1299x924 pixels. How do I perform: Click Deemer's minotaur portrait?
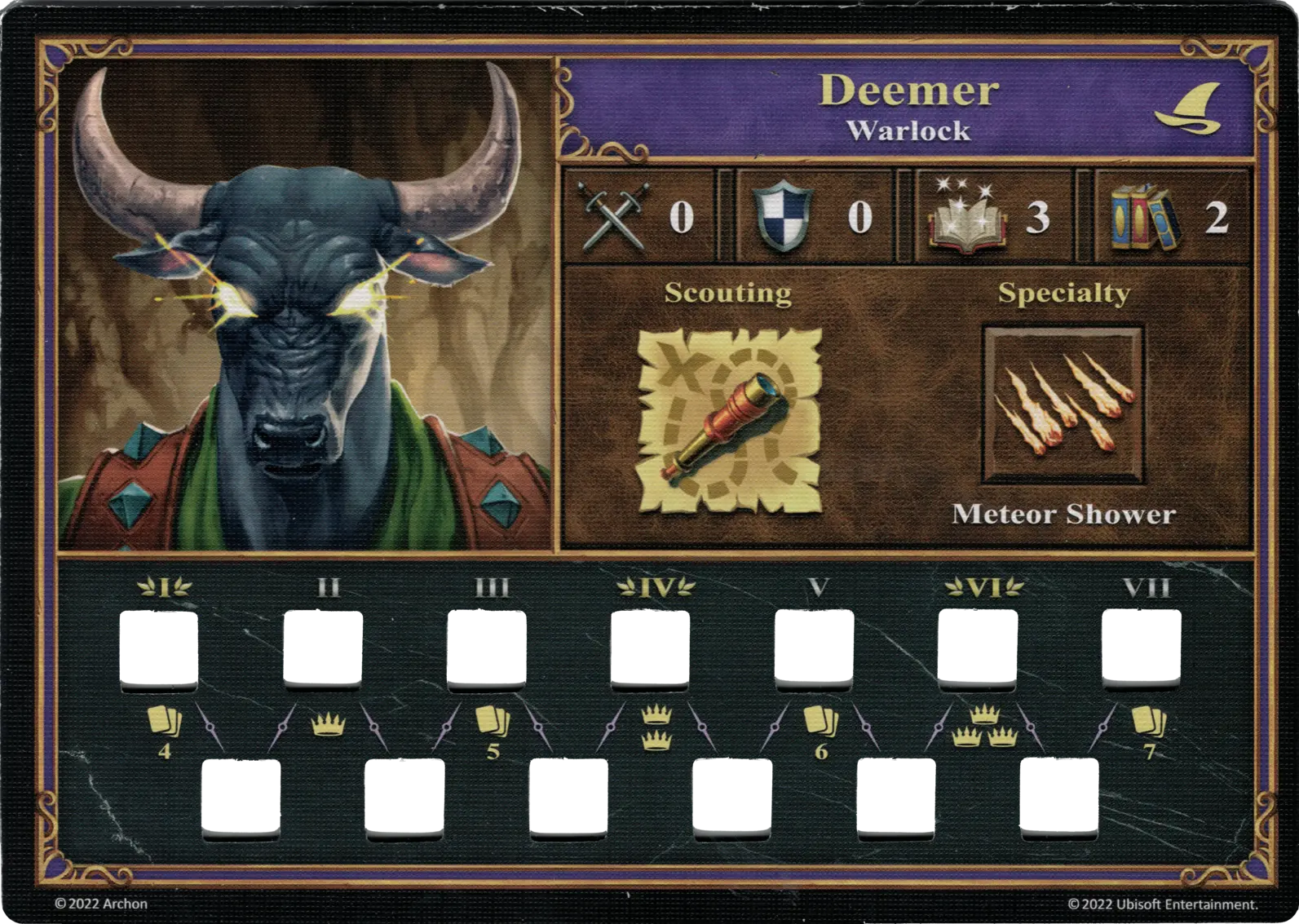click(306, 306)
